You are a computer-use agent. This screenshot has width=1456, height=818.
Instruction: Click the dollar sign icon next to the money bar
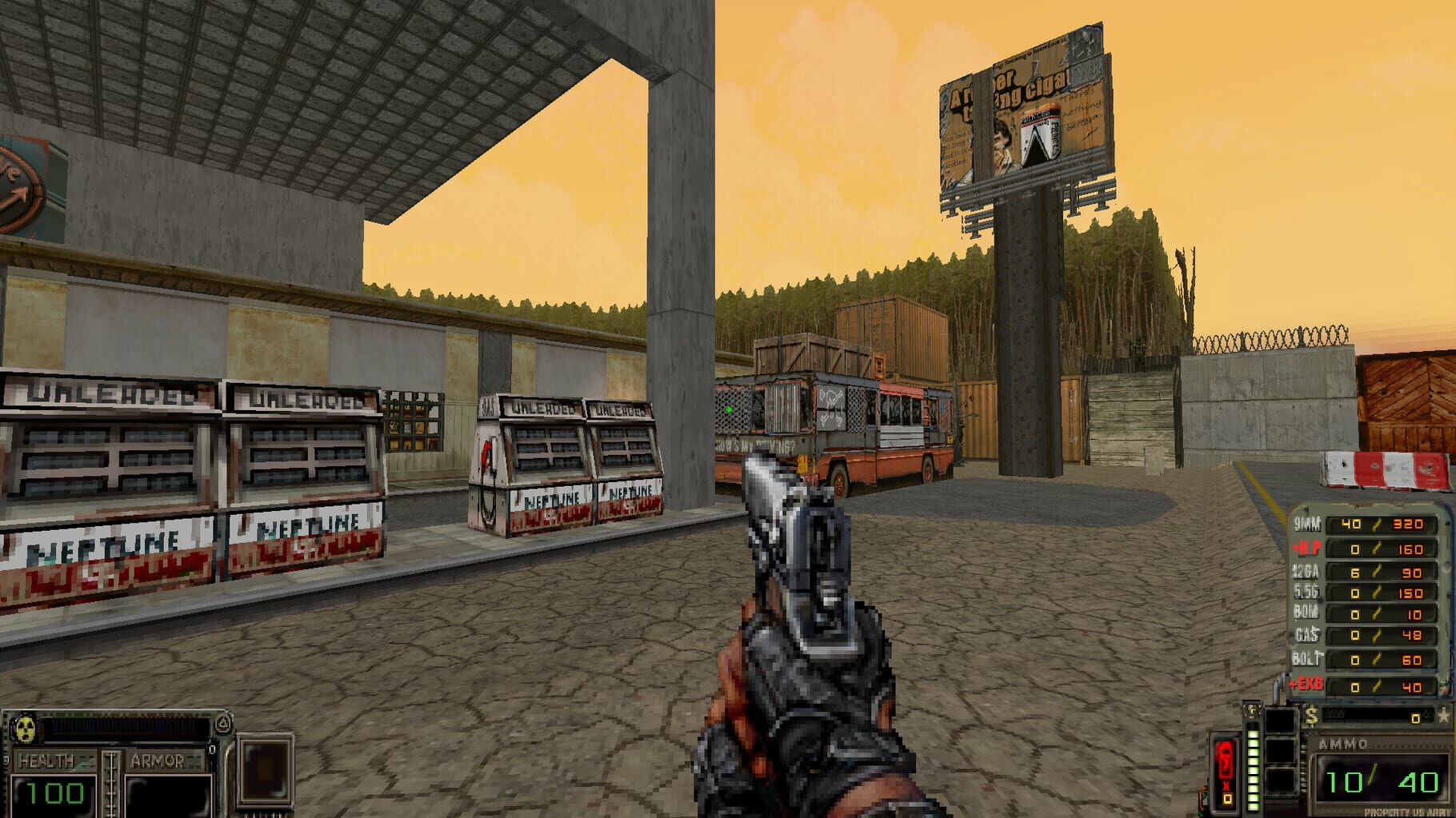click(x=1312, y=714)
